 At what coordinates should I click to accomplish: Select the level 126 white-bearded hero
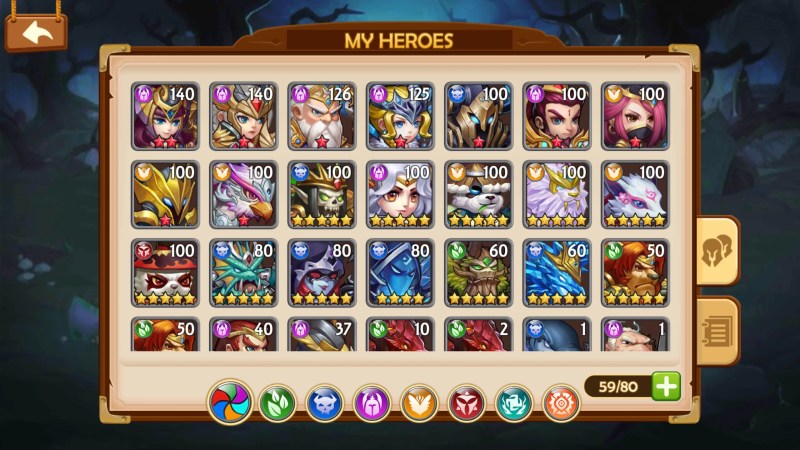pos(322,116)
